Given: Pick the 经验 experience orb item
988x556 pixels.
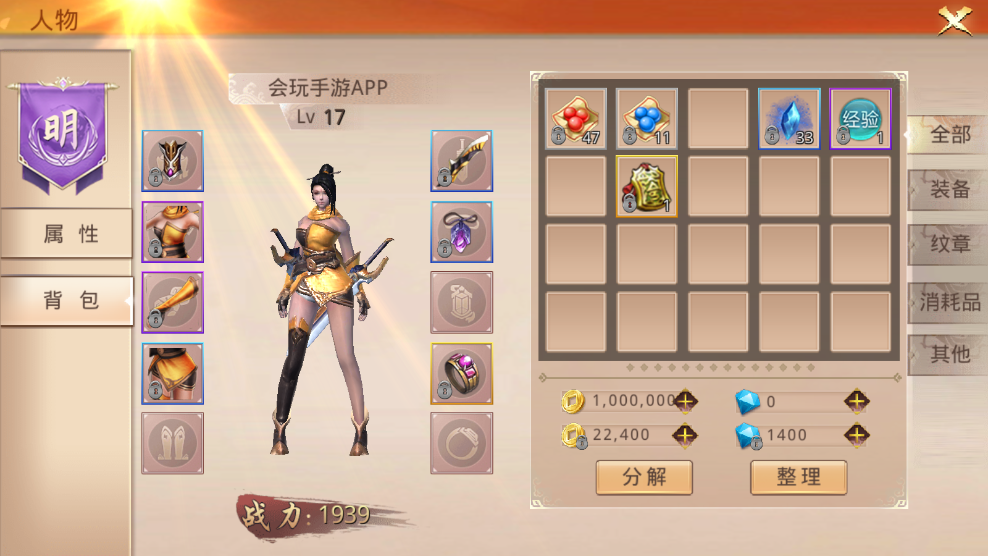Looking at the screenshot, I should [x=860, y=119].
